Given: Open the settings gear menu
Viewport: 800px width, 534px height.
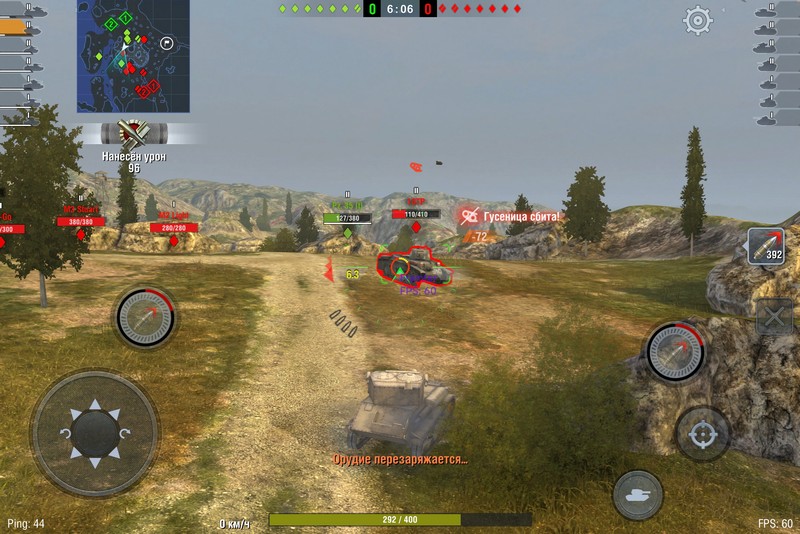Looking at the screenshot, I should (x=697, y=20).
